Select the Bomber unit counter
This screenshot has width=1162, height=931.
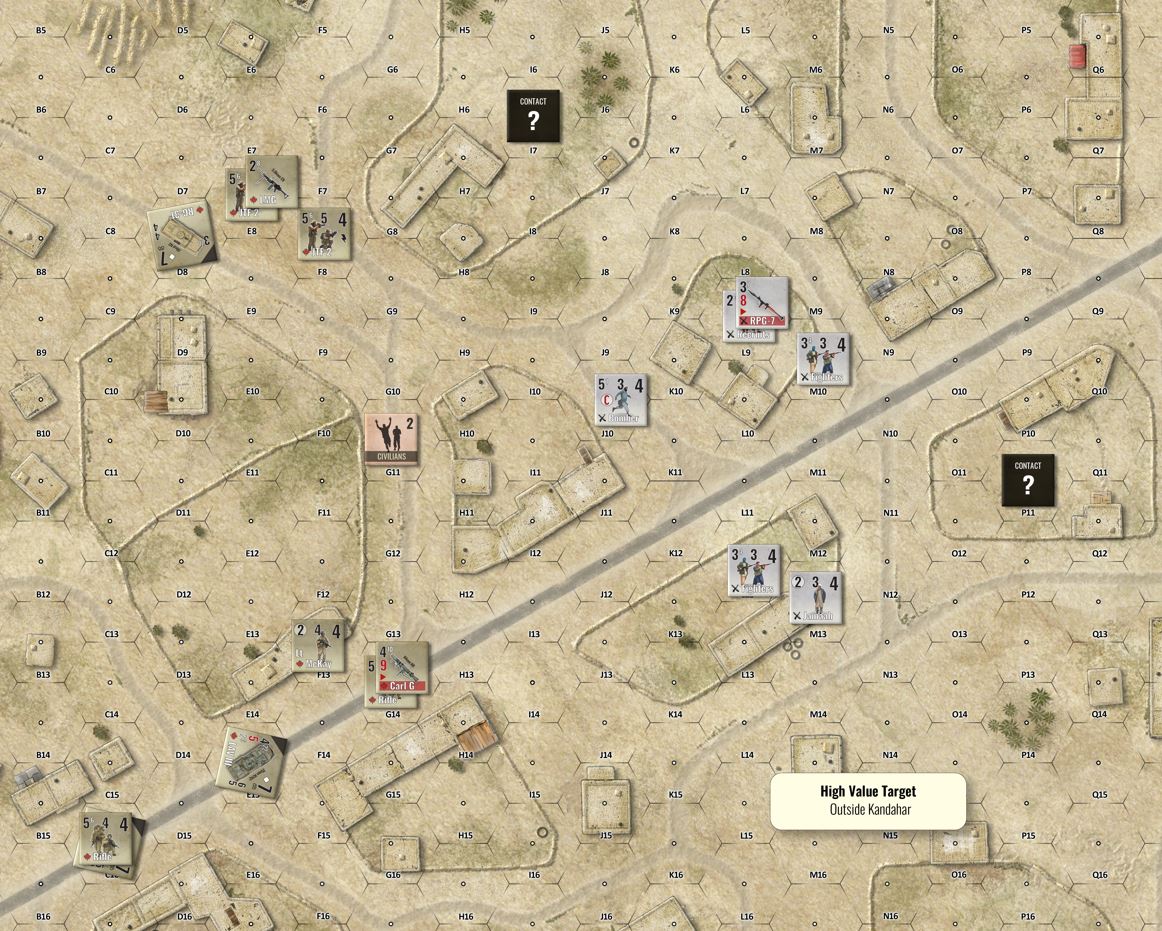621,399
